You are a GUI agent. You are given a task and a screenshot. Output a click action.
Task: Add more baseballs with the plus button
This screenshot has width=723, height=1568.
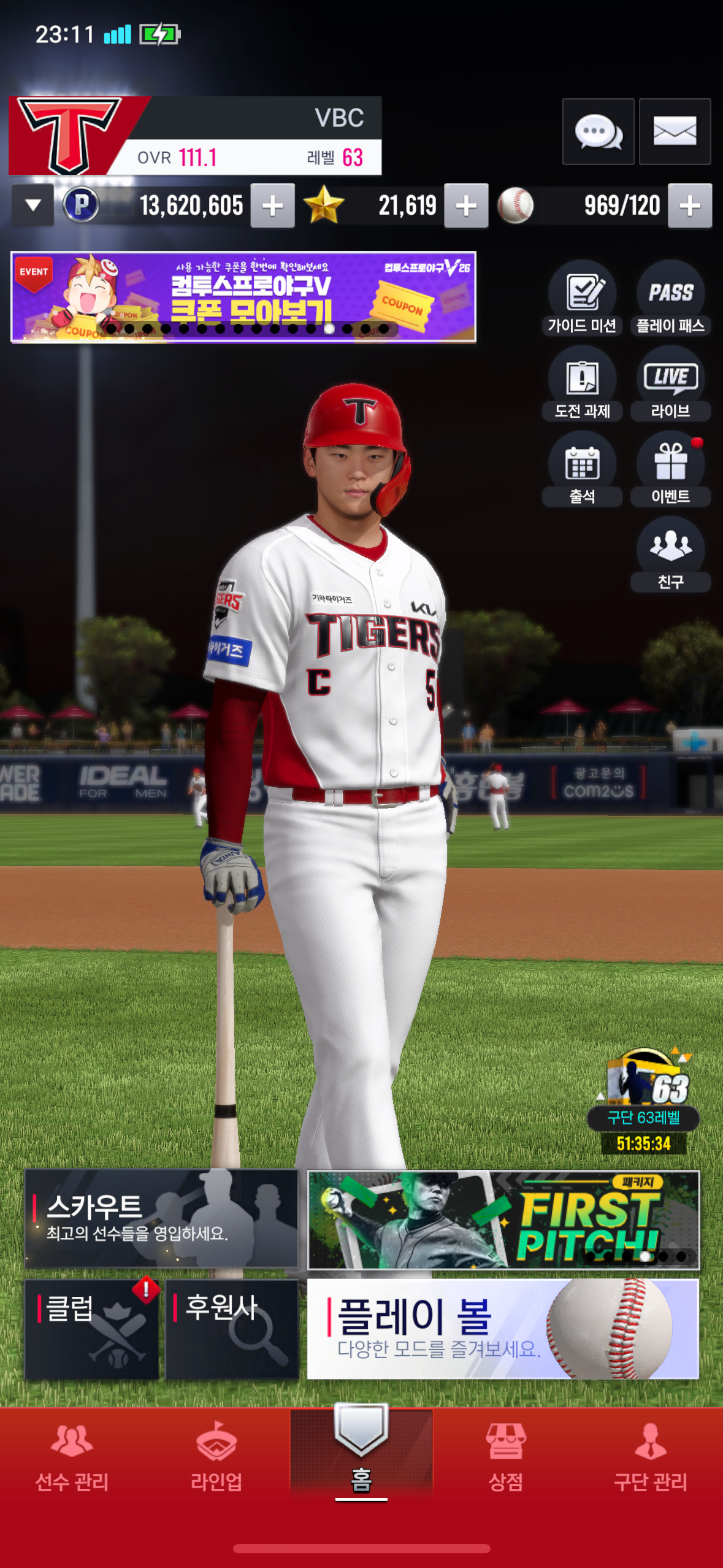pos(690,206)
